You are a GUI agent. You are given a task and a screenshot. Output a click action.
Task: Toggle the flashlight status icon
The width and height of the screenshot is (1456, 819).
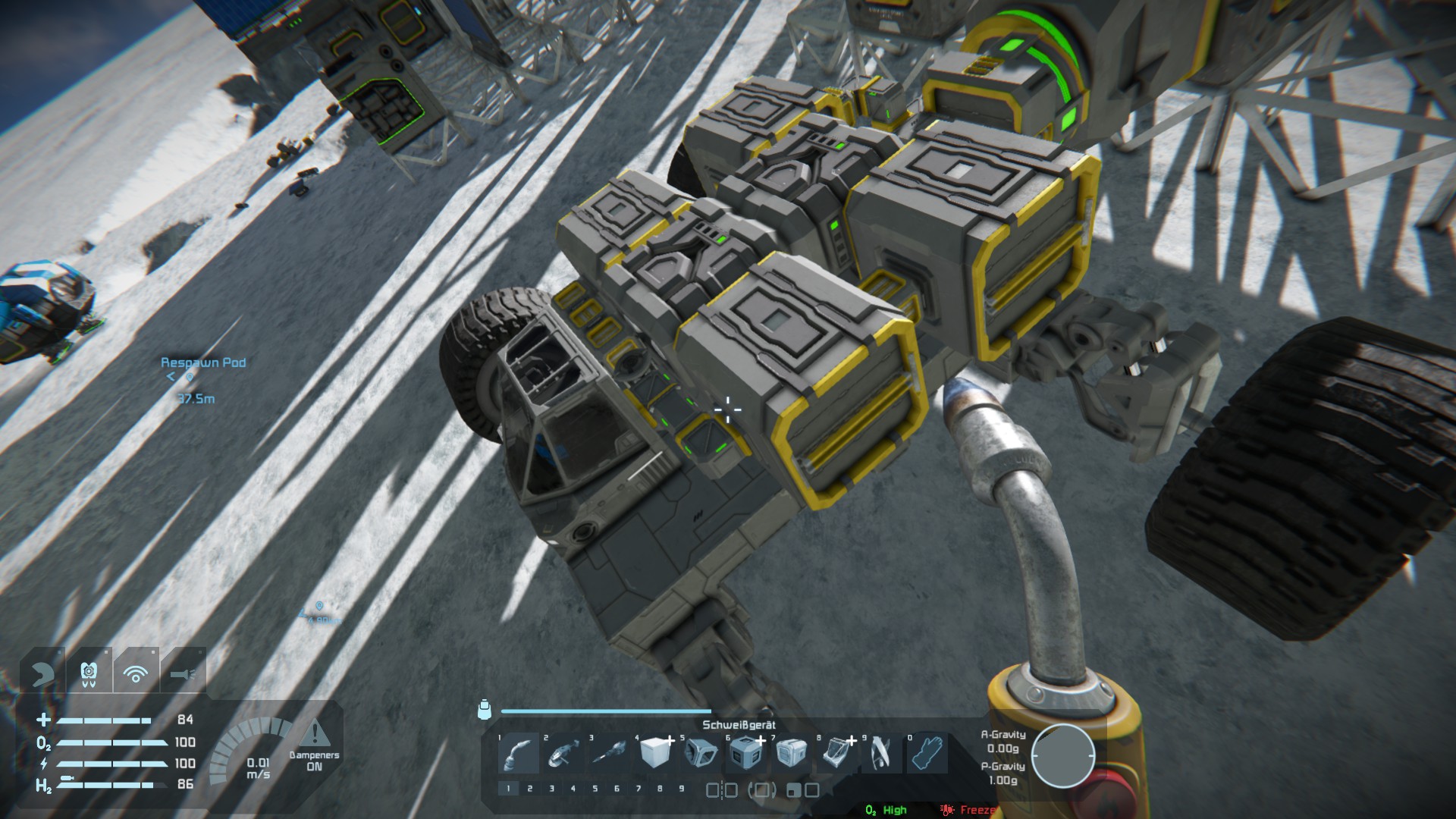(x=183, y=673)
